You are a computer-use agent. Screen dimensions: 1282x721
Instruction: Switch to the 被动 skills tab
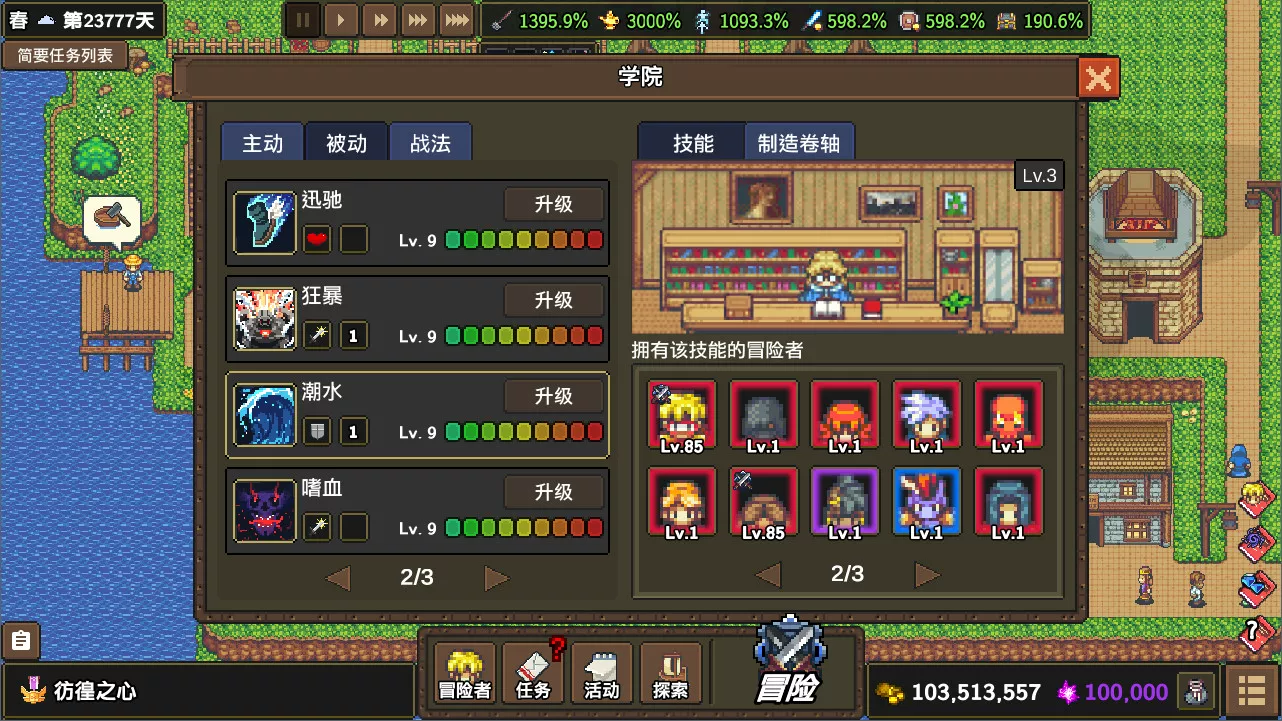345,142
